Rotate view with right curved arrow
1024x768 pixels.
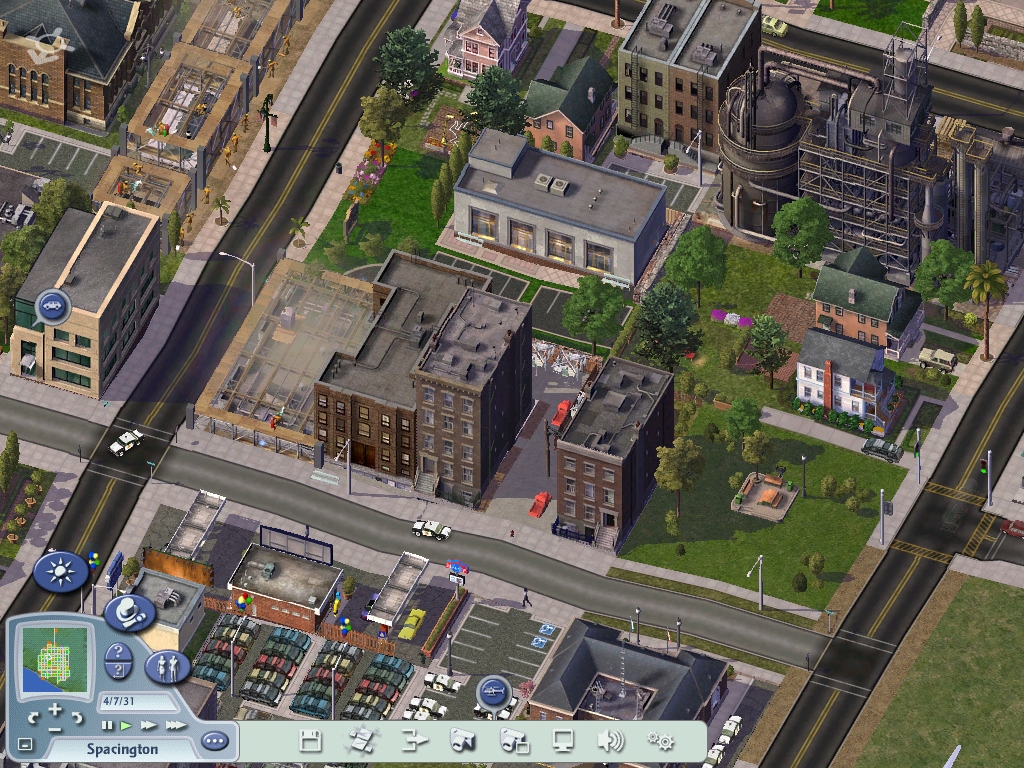pyautogui.click(x=77, y=717)
